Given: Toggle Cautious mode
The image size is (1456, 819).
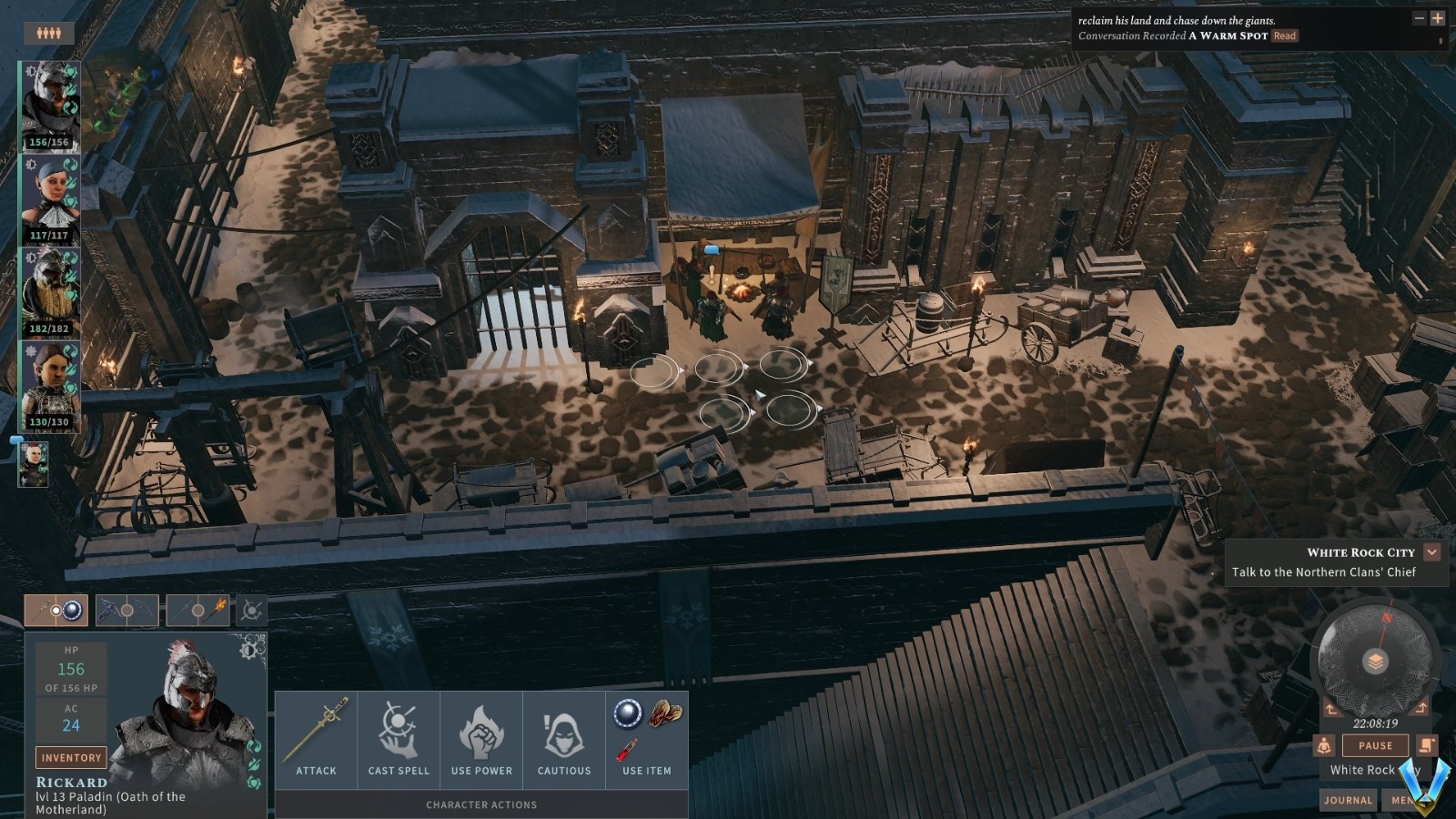Looking at the screenshot, I should [564, 738].
